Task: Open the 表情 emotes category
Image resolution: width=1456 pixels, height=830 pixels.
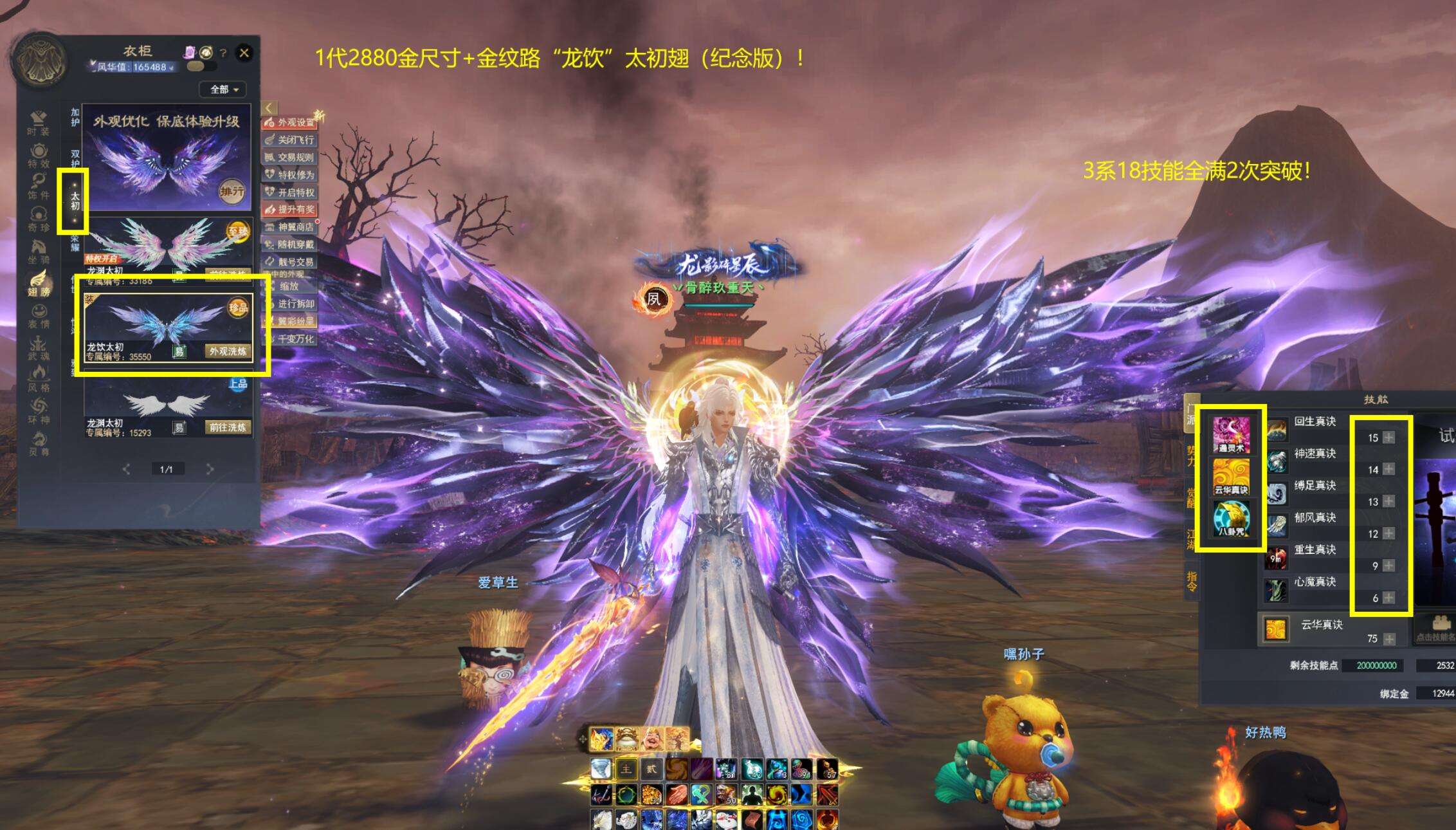Action: pos(39,315)
